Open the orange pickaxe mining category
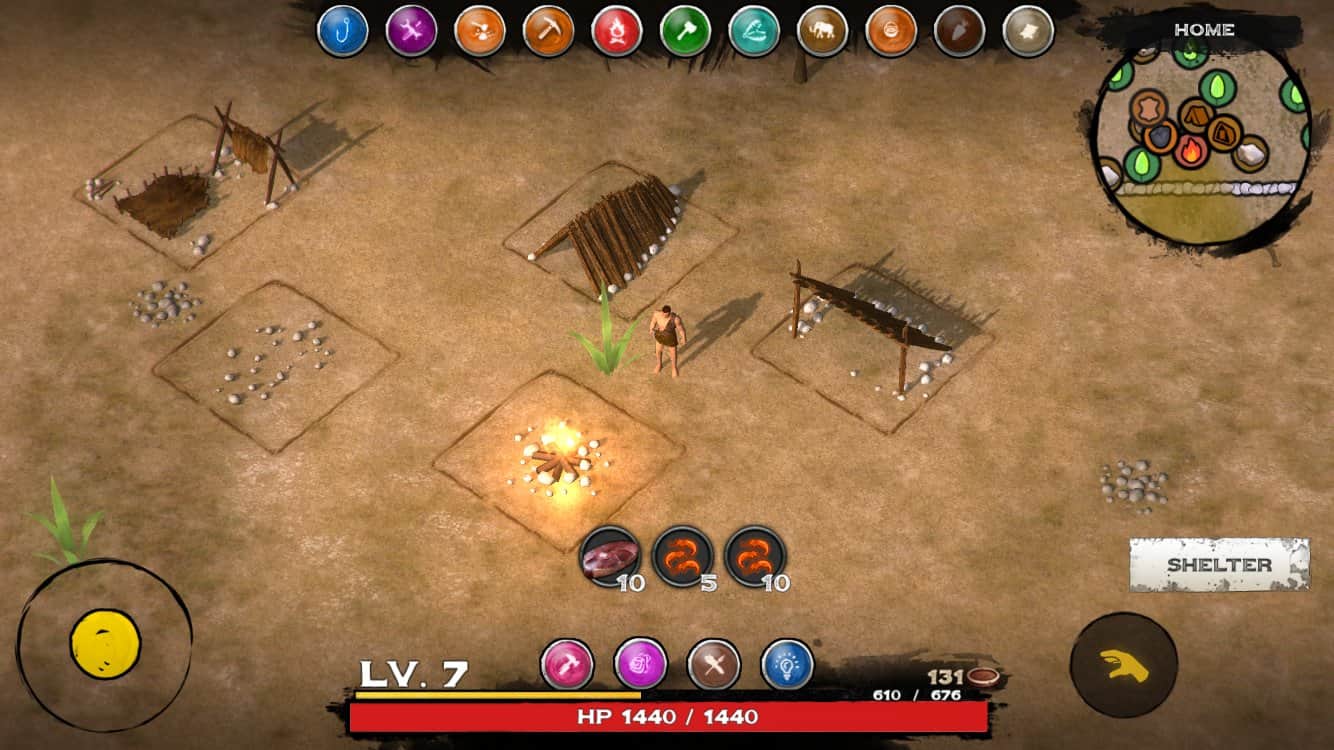 tap(549, 30)
